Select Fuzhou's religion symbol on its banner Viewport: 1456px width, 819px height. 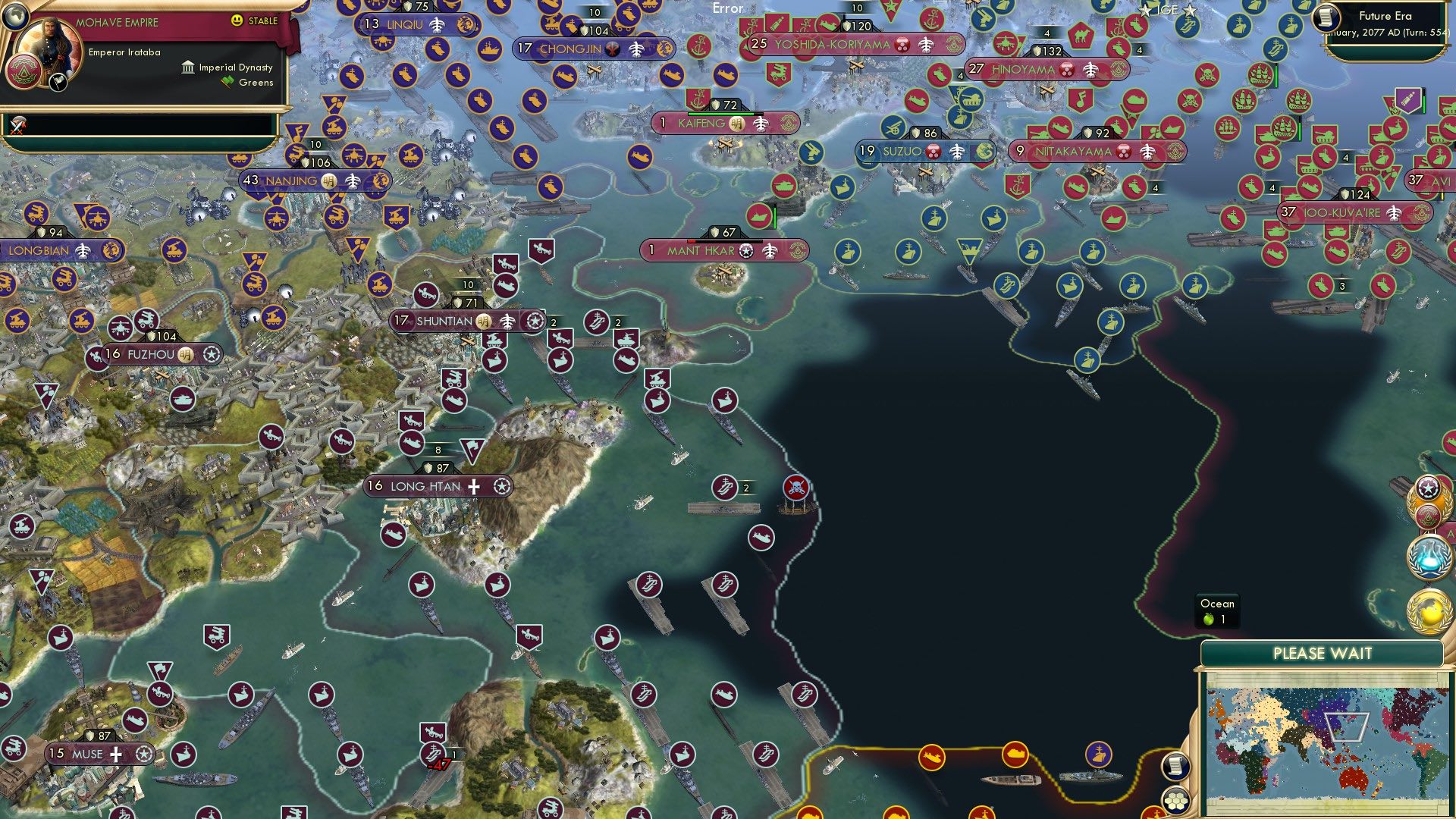pyautogui.click(x=185, y=353)
